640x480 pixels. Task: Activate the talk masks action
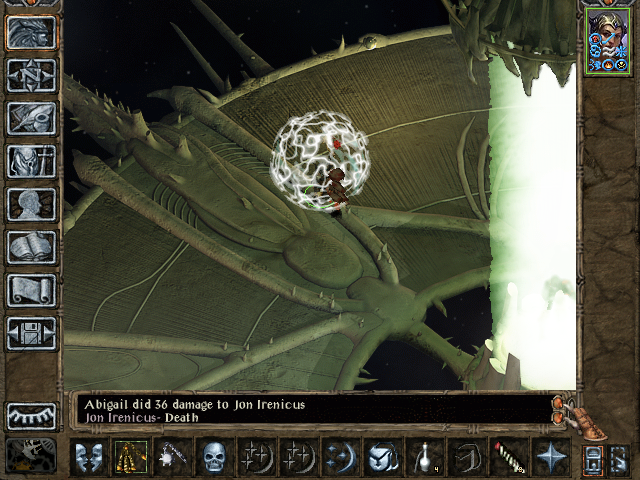(x=88, y=457)
